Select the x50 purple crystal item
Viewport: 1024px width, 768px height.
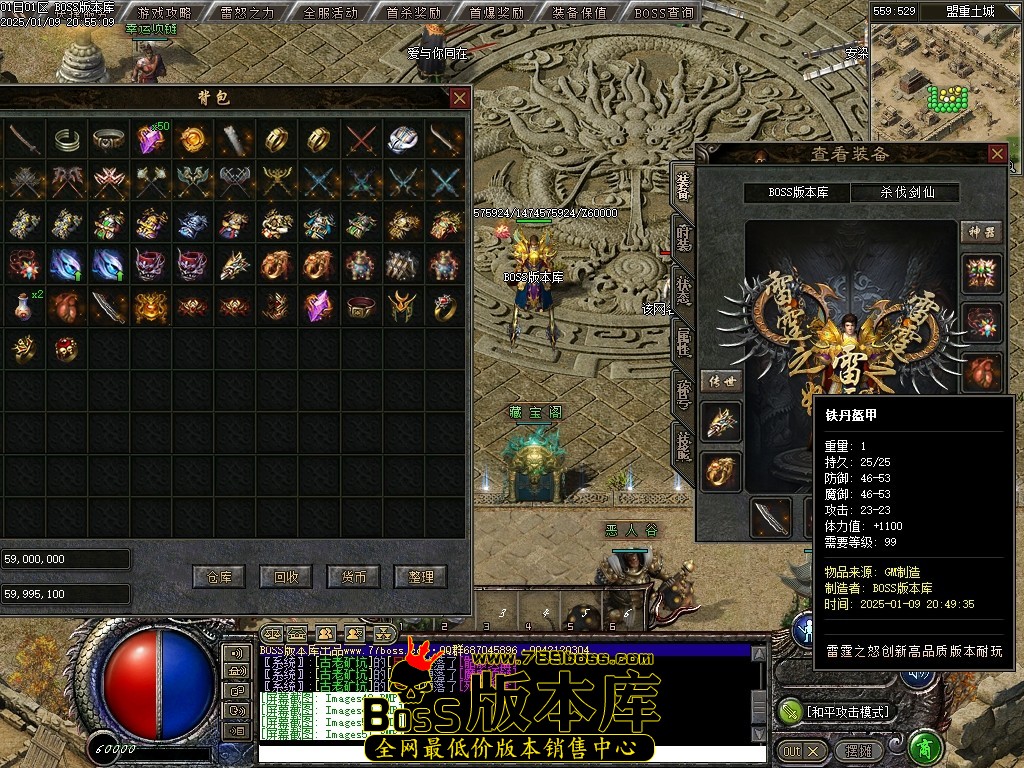point(150,140)
